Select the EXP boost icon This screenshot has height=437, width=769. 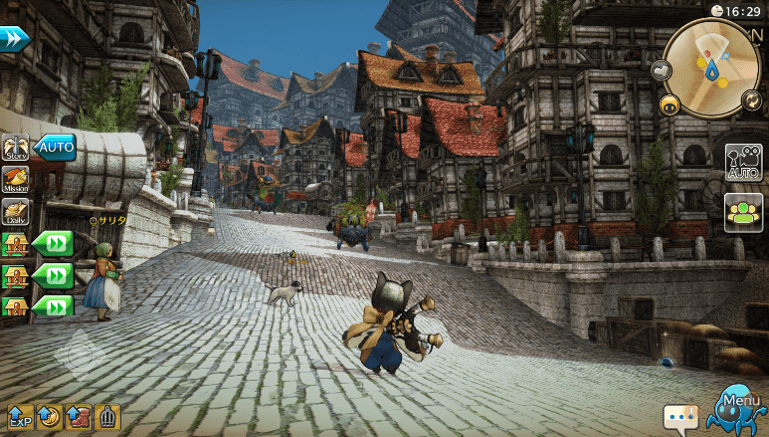pos(19,417)
